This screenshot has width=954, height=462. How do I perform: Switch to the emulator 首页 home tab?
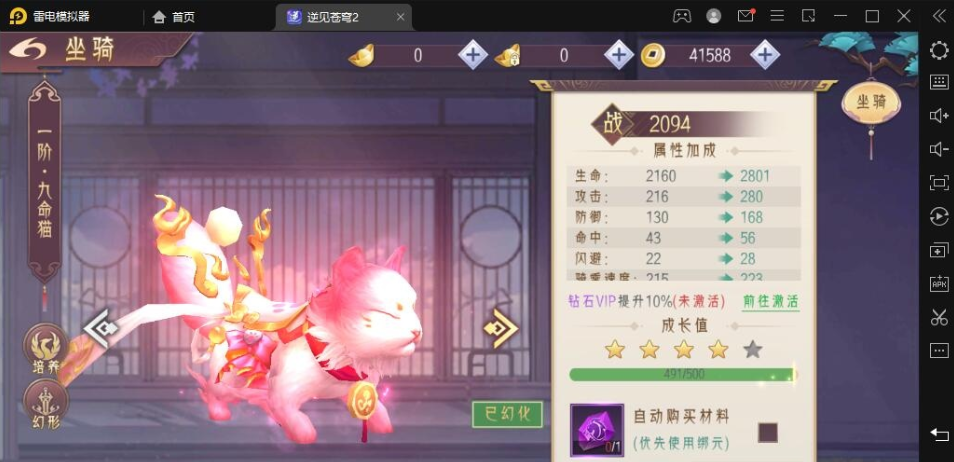[x=174, y=16]
